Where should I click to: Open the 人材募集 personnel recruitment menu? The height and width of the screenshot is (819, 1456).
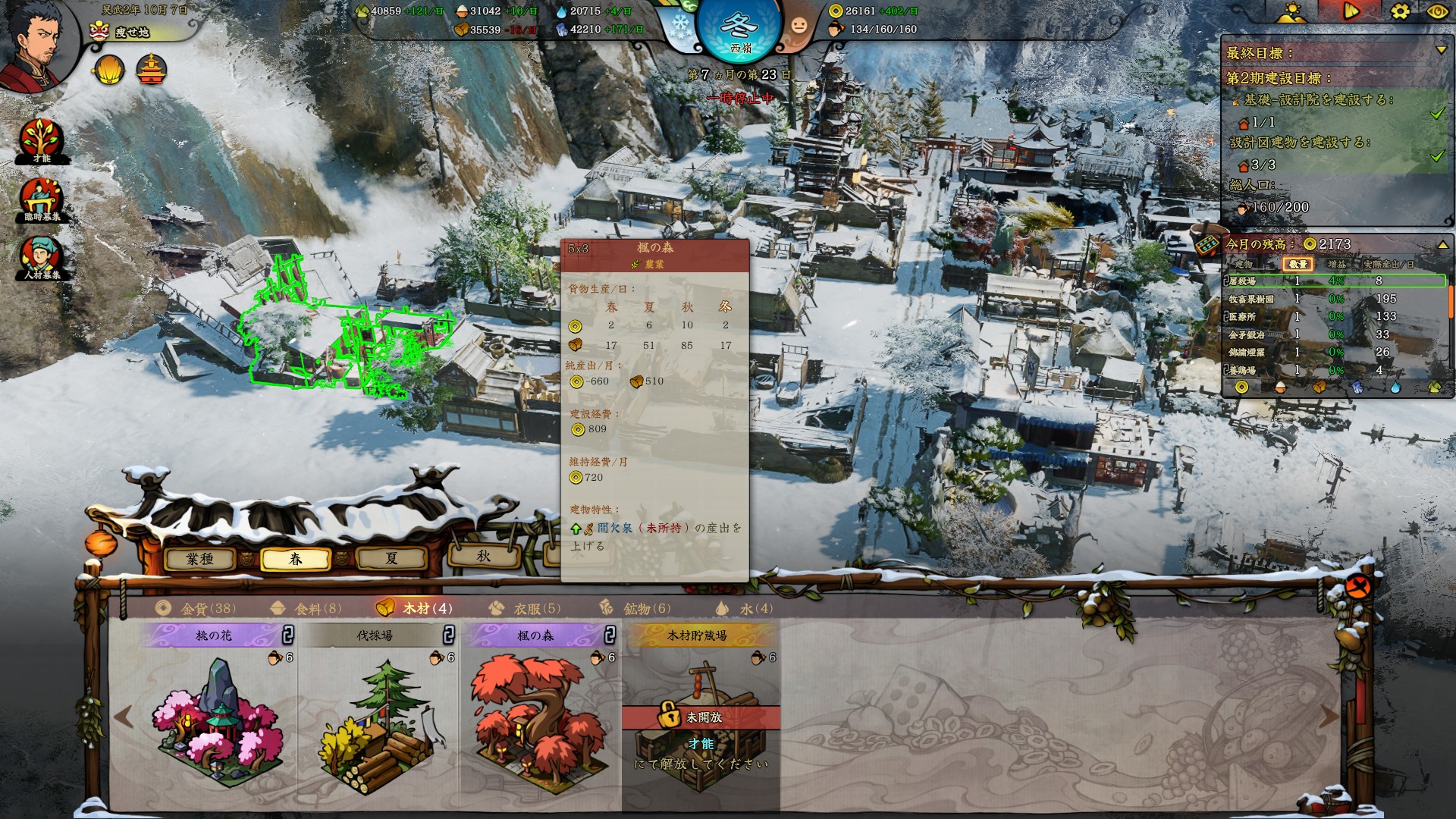41,258
